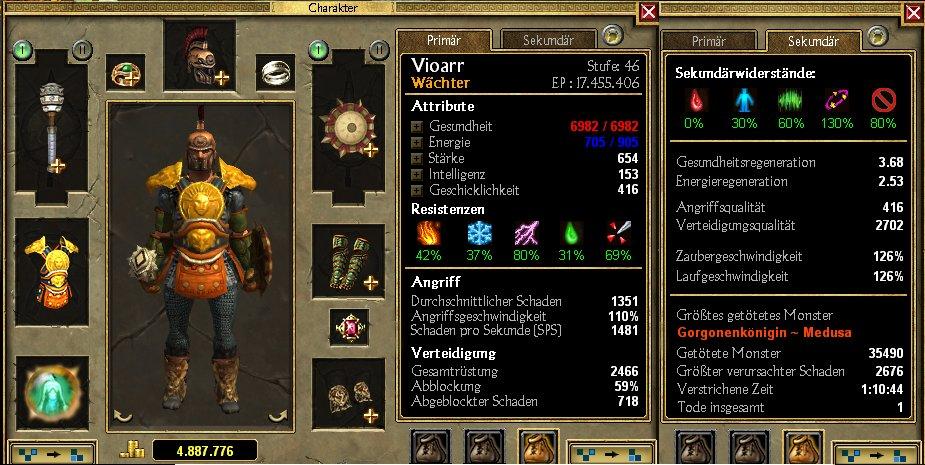Choose the golden lion chest armor slot
Screen dimensions: 925x465
52,268
